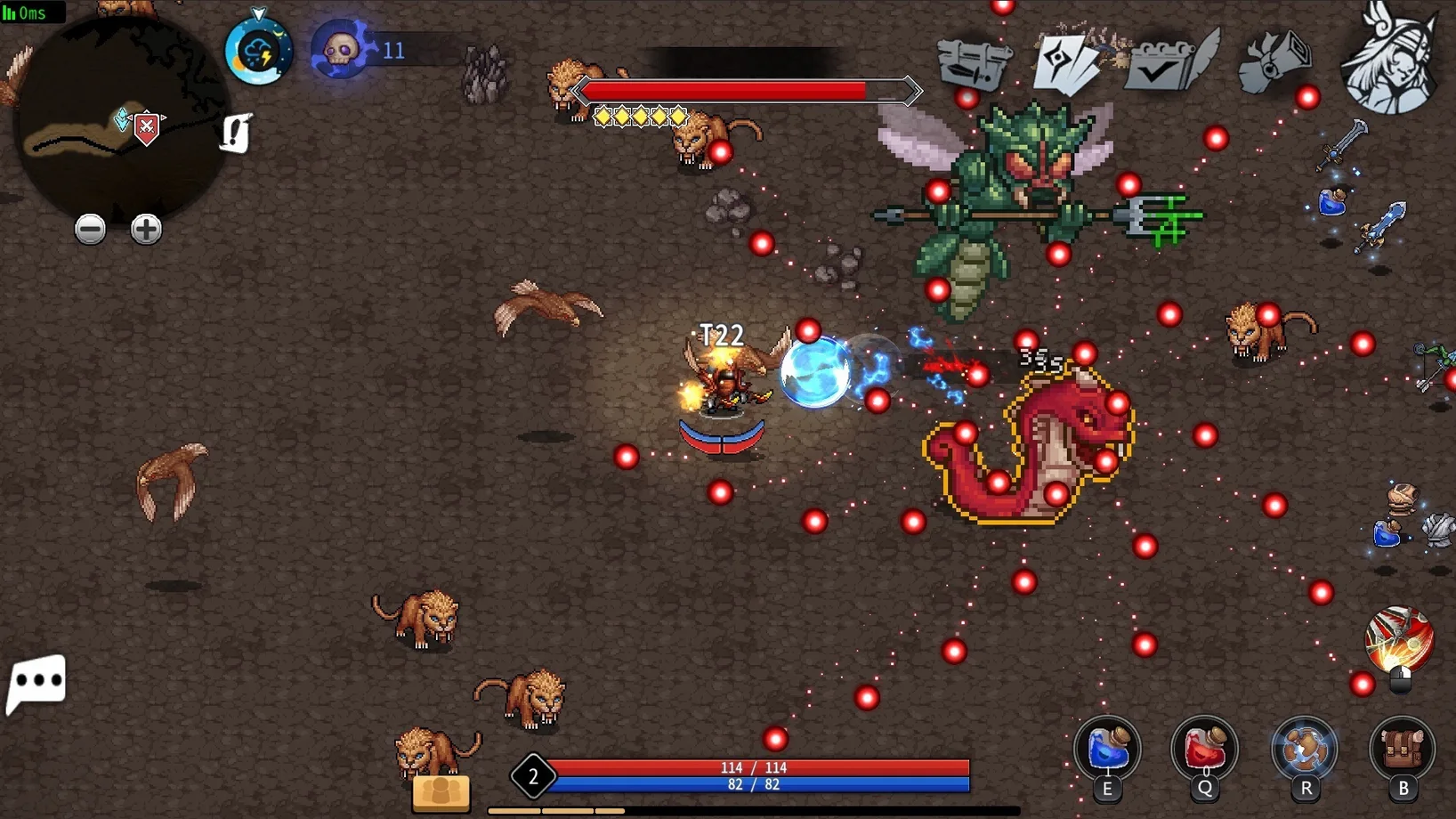1456x819 pixels.
Task: Open the leather backpack inventory
Action: click(x=1403, y=750)
